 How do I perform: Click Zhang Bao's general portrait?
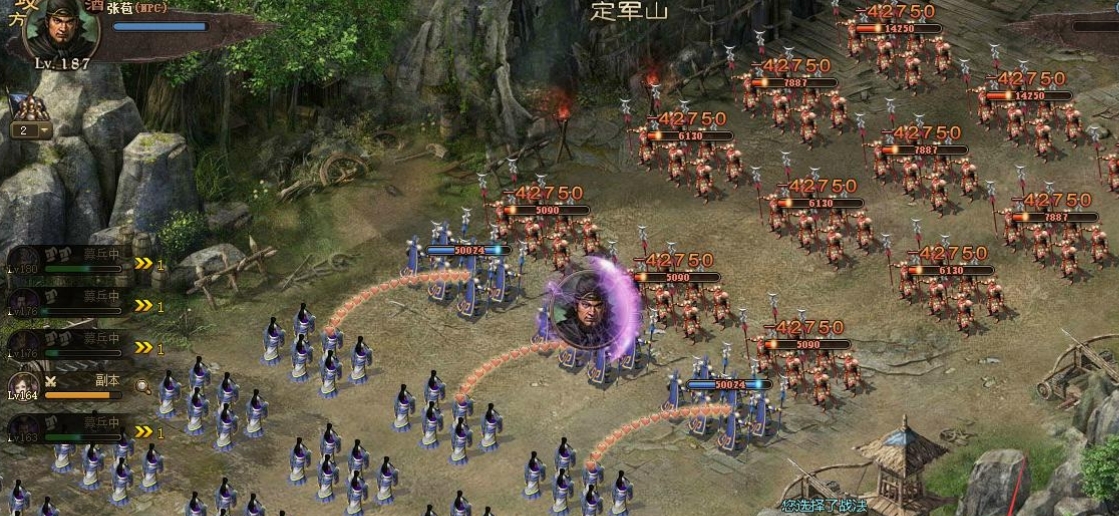60,27
